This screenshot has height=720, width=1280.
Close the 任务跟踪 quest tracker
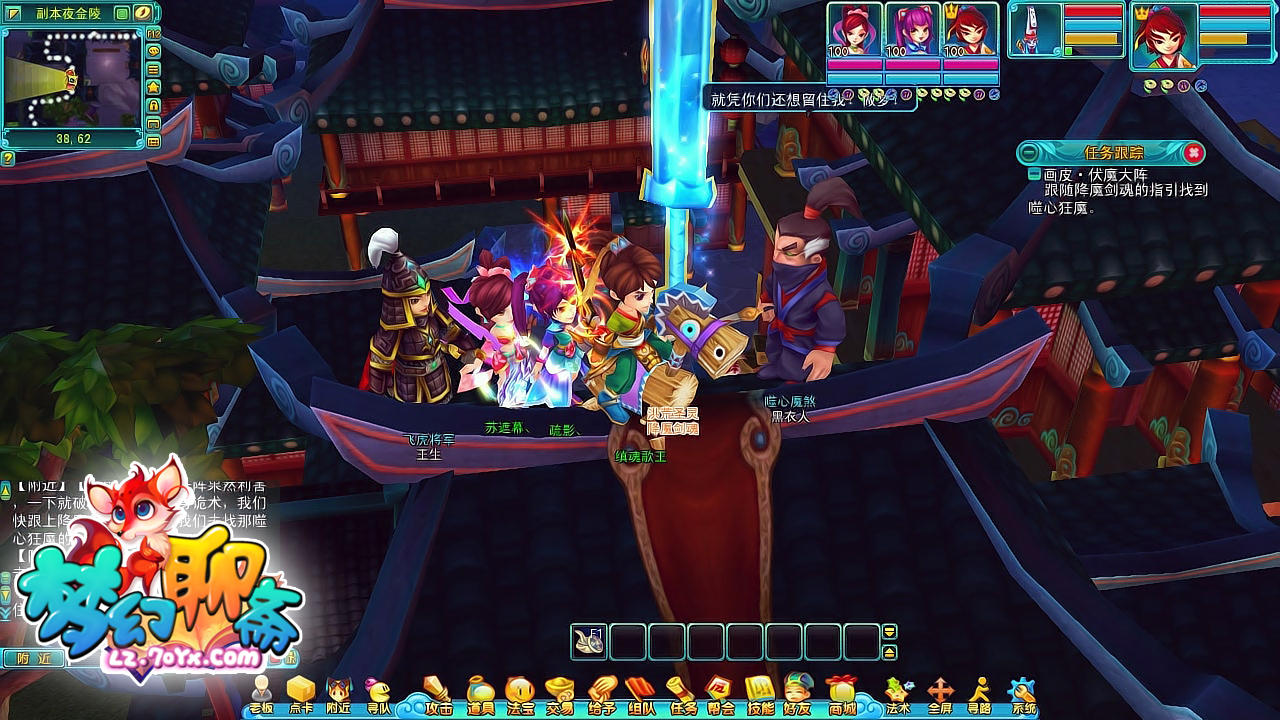click(1193, 153)
